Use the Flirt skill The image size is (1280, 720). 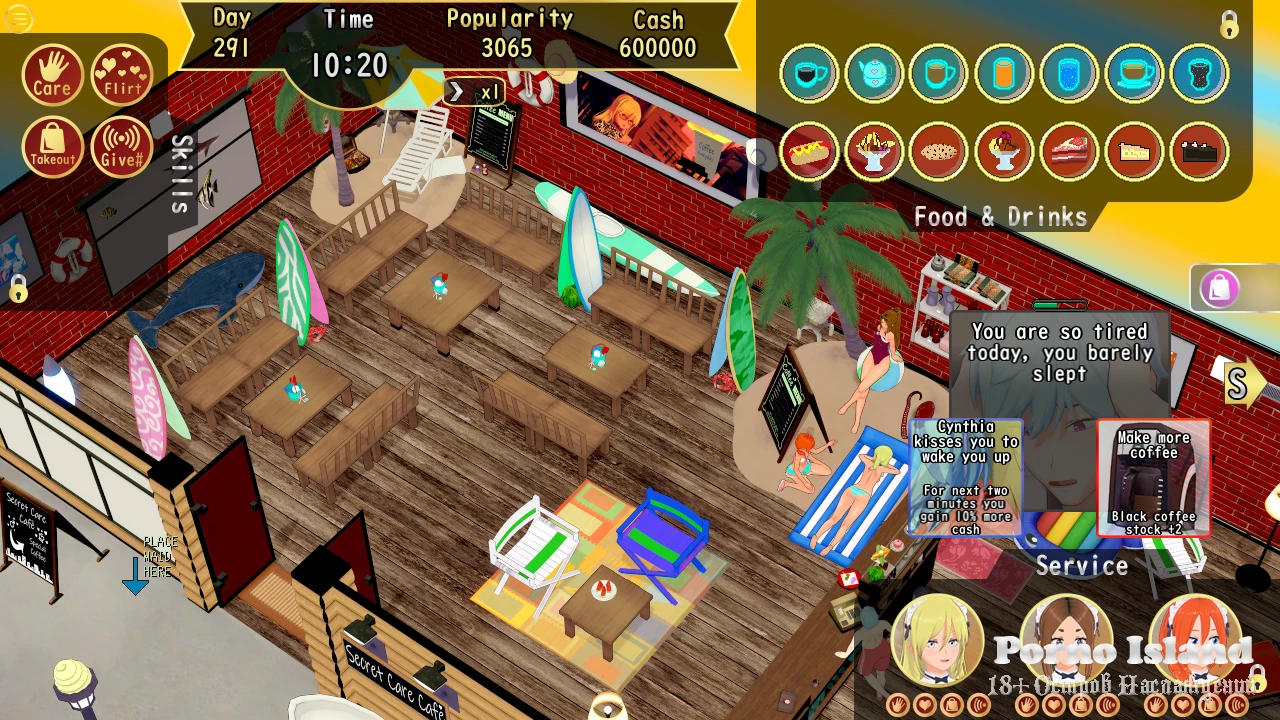coord(122,75)
